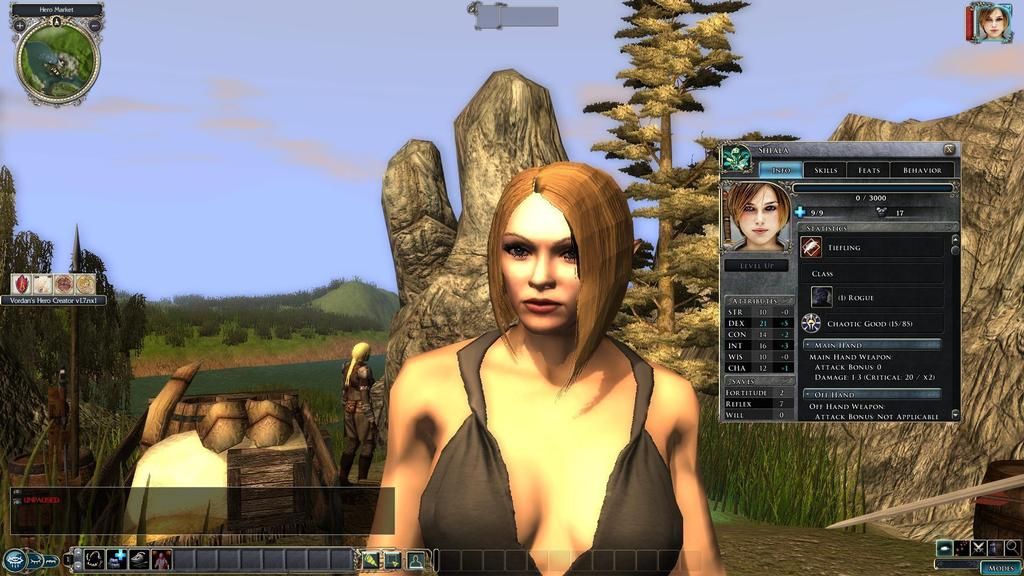Select the party portrait at top right
This screenshot has width=1024, height=576.
click(x=993, y=23)
